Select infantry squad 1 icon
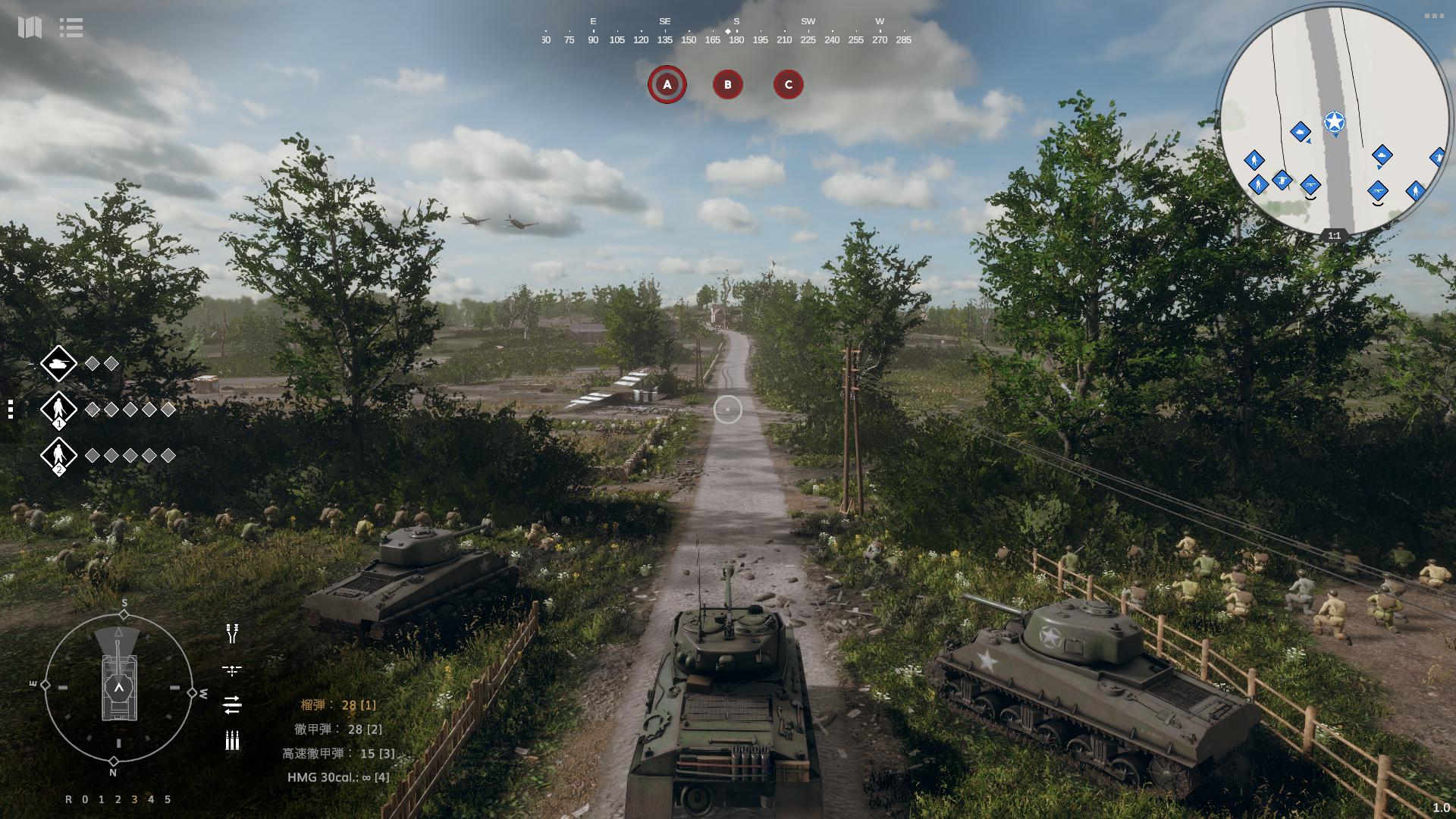 [x=59, y=409]
